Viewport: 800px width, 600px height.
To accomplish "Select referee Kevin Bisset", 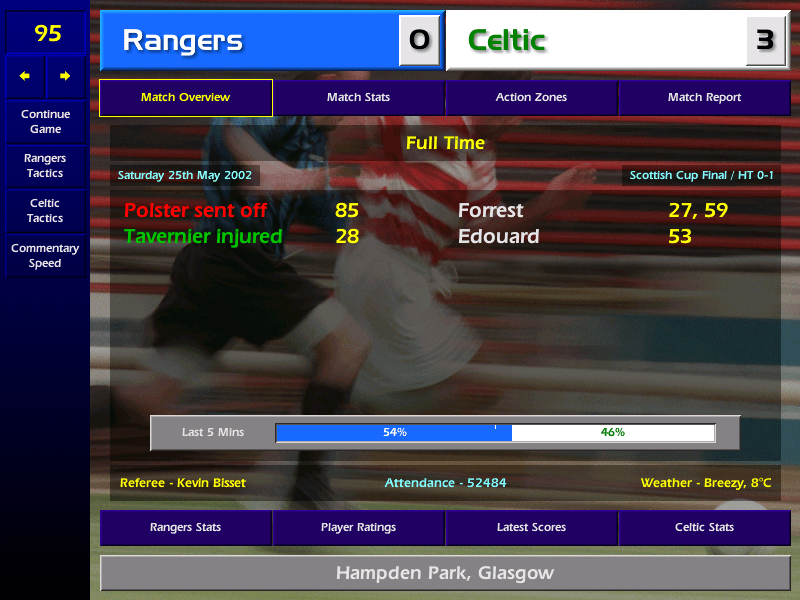I will click(182, 483).
